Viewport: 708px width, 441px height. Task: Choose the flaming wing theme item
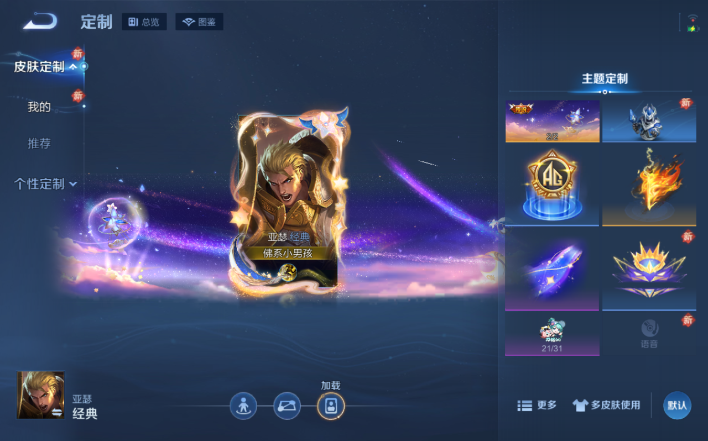tap(649, 187)
